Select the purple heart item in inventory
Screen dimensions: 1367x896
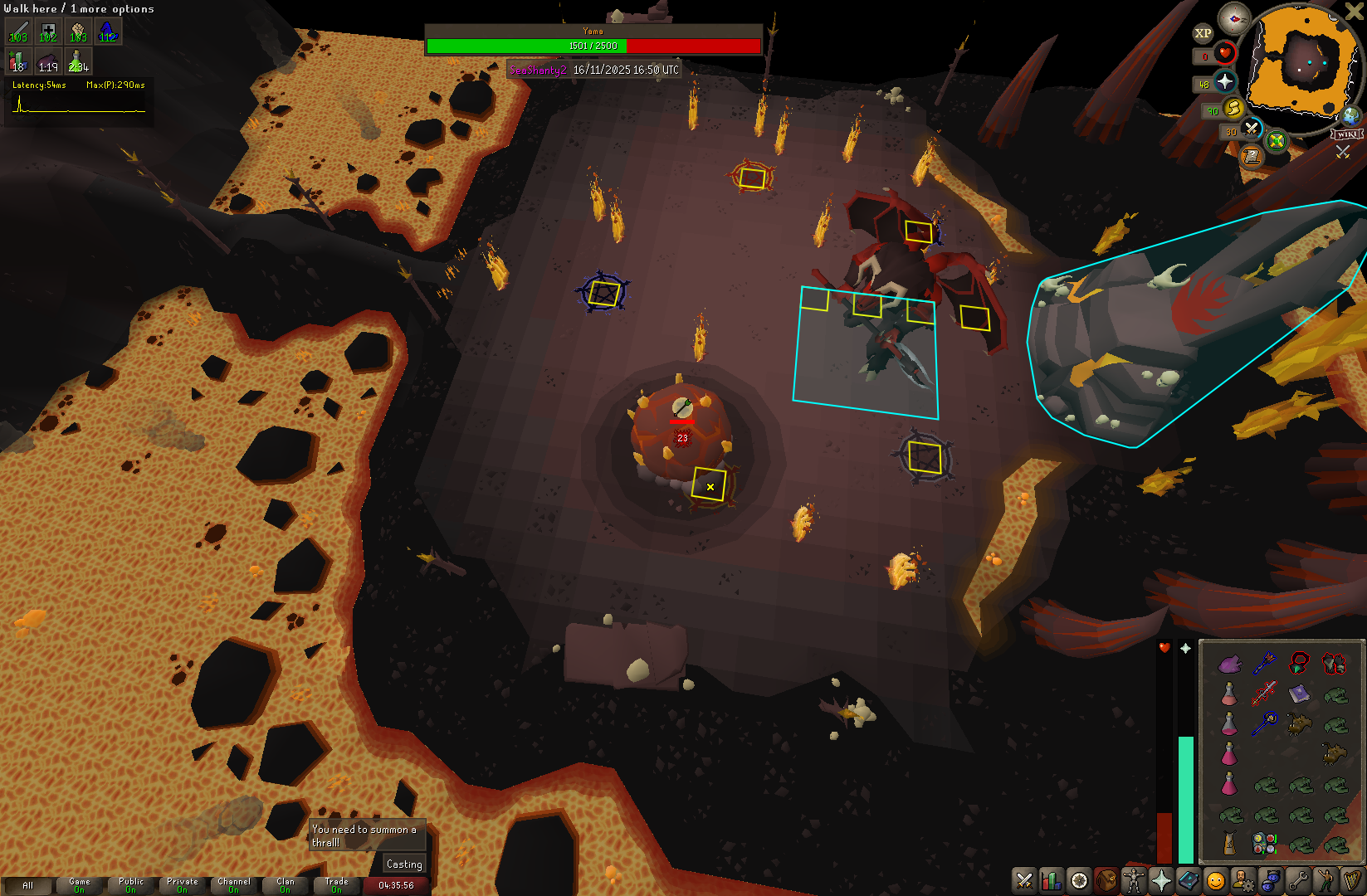pos(1229,663)
